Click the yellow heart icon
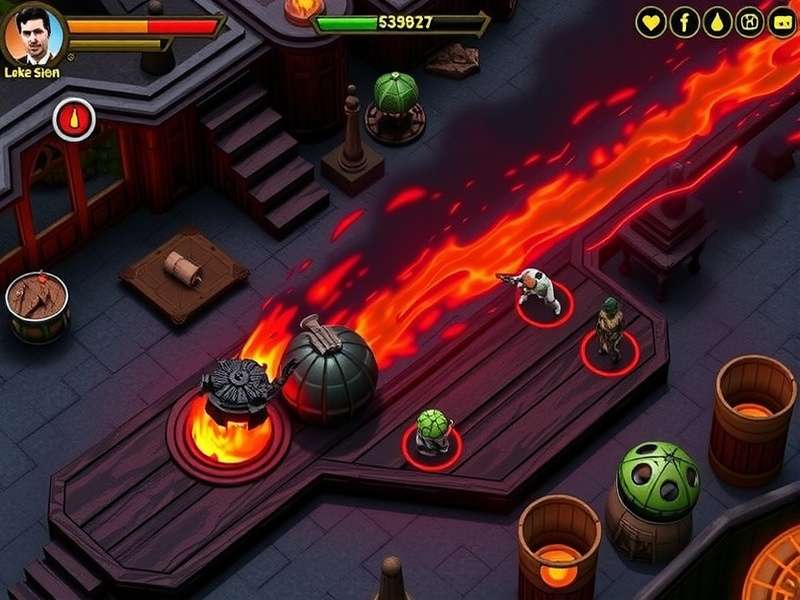Image resolution: width=800 pixels, height=600 pixels. (651, 22)
